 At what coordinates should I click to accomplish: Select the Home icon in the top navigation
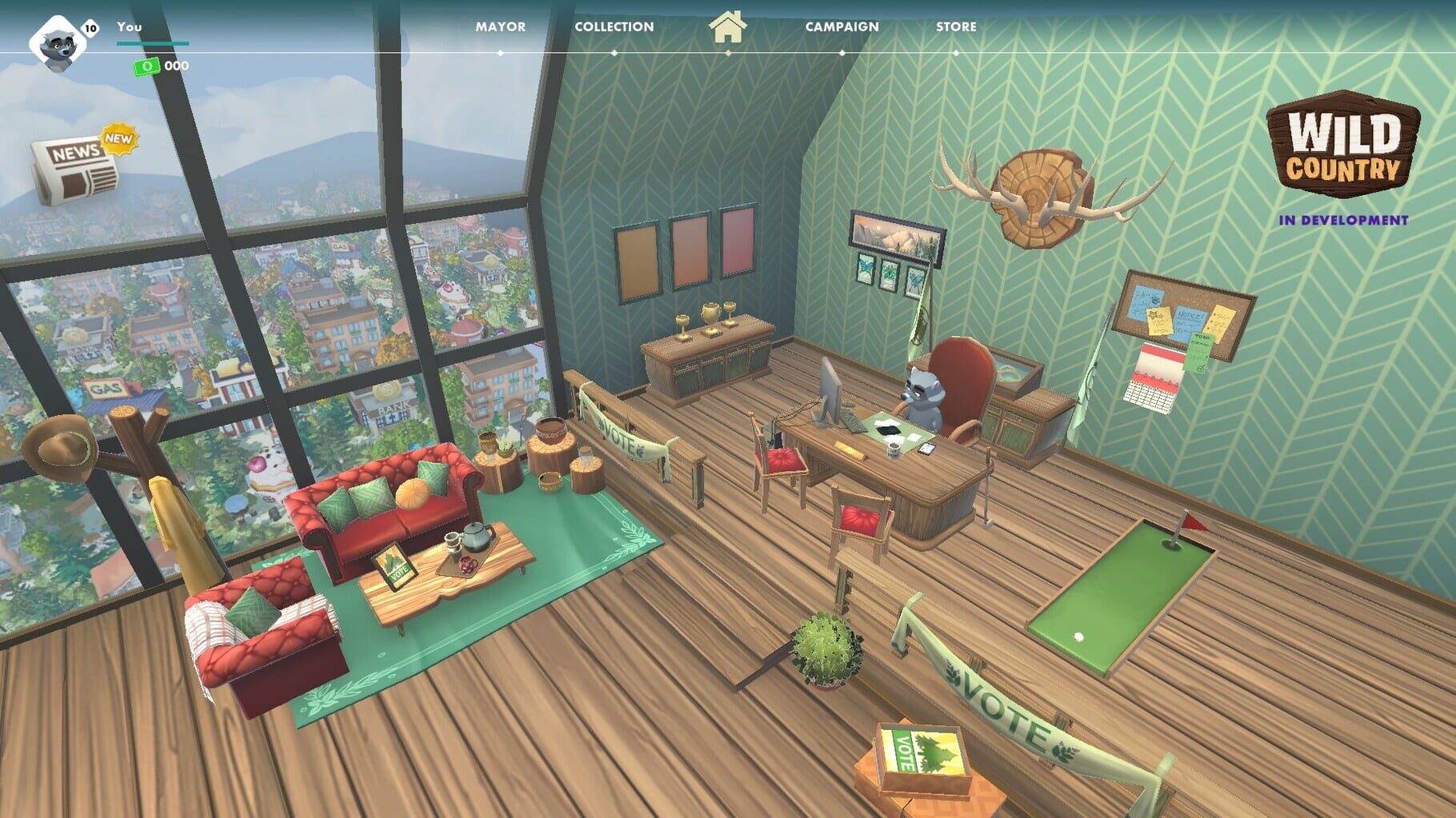point(728,29)
